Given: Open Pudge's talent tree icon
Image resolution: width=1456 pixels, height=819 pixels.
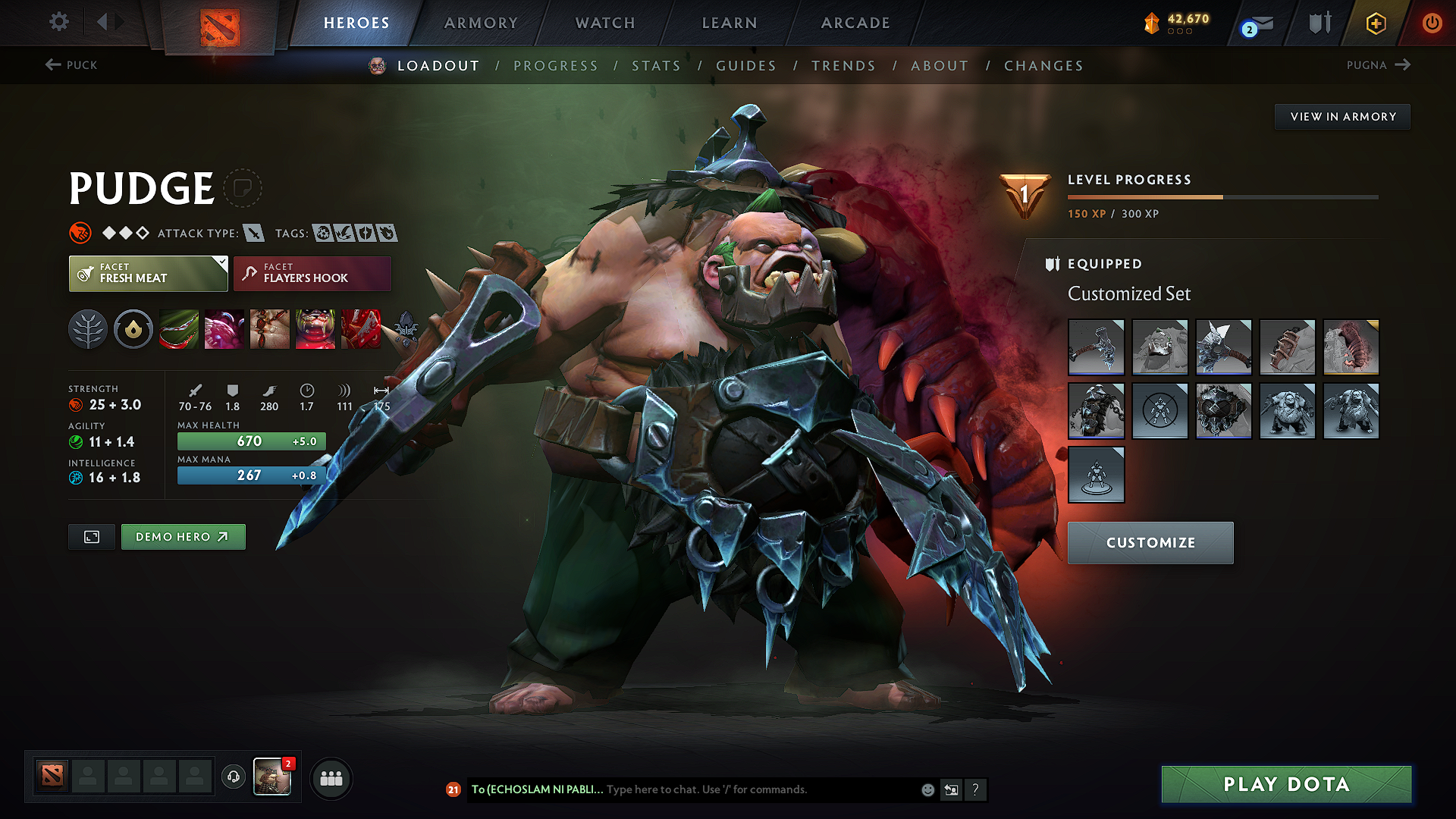Looking at the screenshot, I should coord(88,329).
